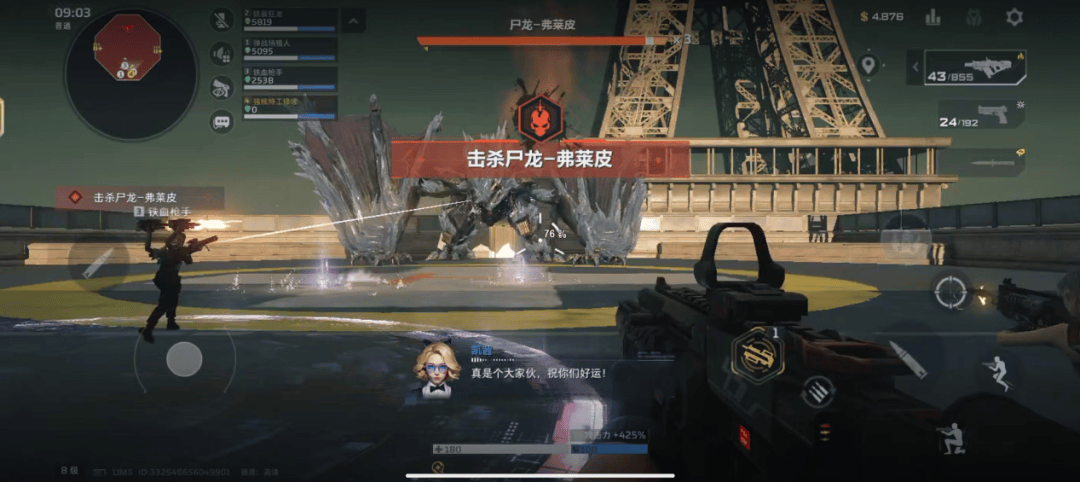
Task: Open the chat message bubble
Action: tap(222, 122)
